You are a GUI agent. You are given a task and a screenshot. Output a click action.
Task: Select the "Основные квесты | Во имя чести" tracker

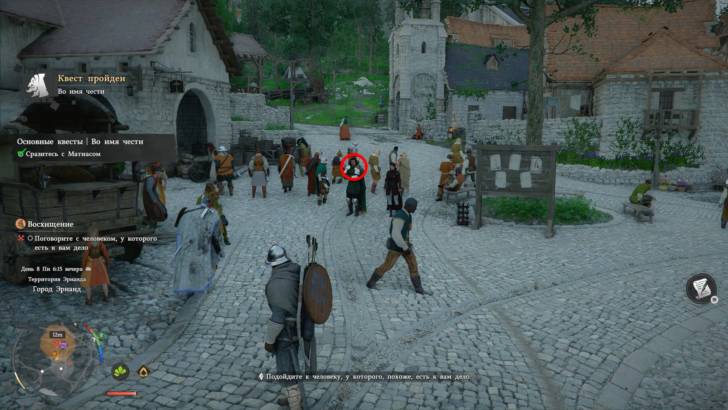coord(85,141)
